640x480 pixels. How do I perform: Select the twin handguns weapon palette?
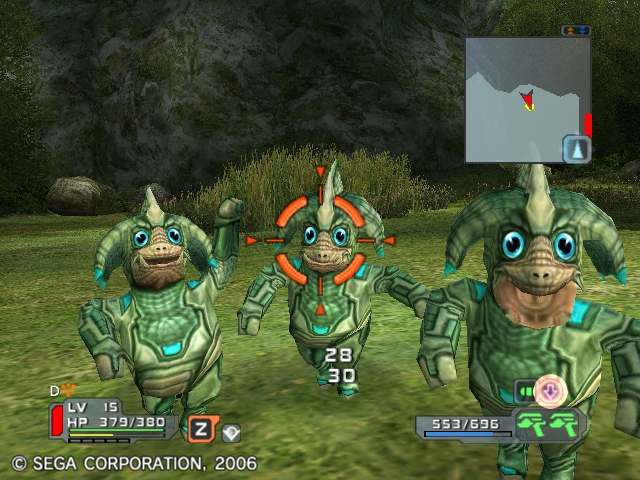[x=549, y=423]
